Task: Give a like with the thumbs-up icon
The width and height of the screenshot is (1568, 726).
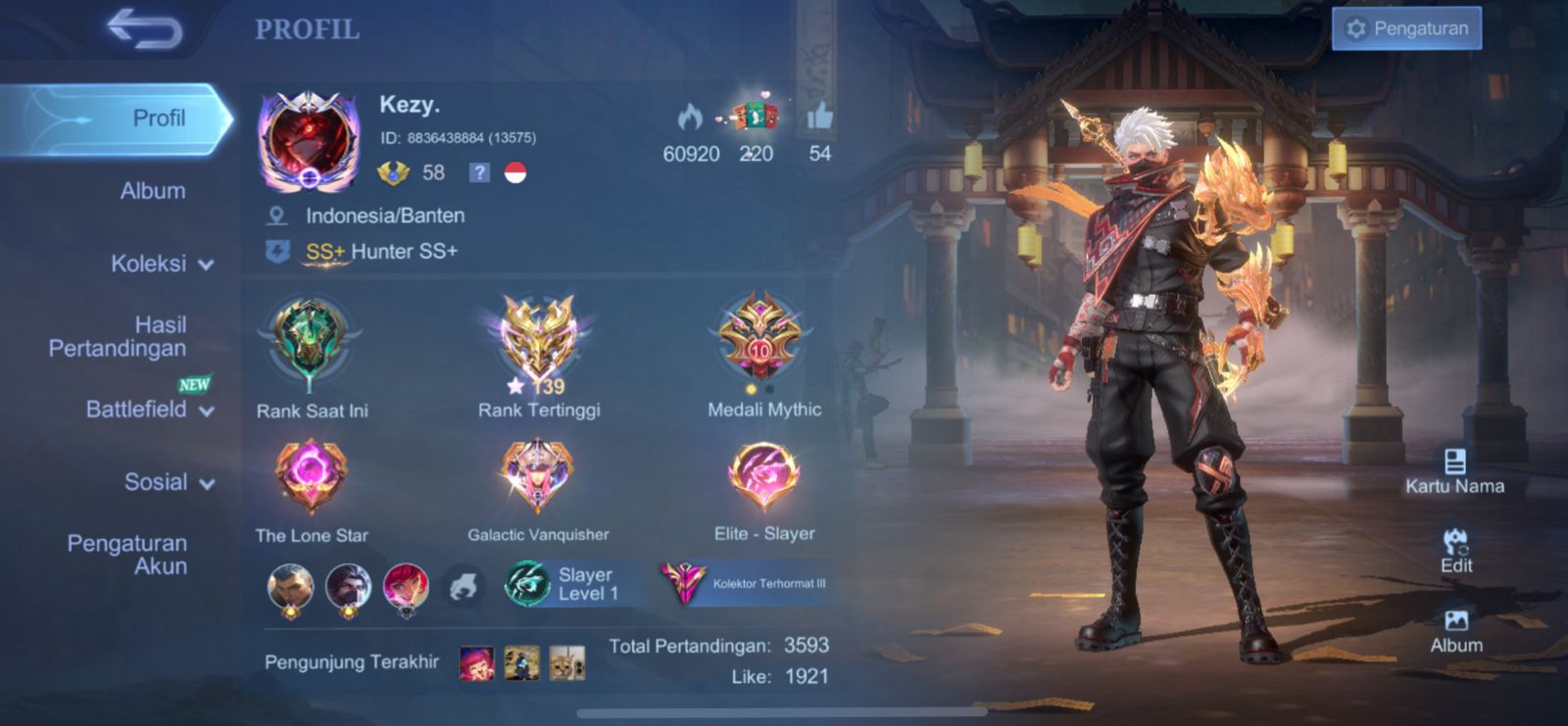Action: point(819,119)
